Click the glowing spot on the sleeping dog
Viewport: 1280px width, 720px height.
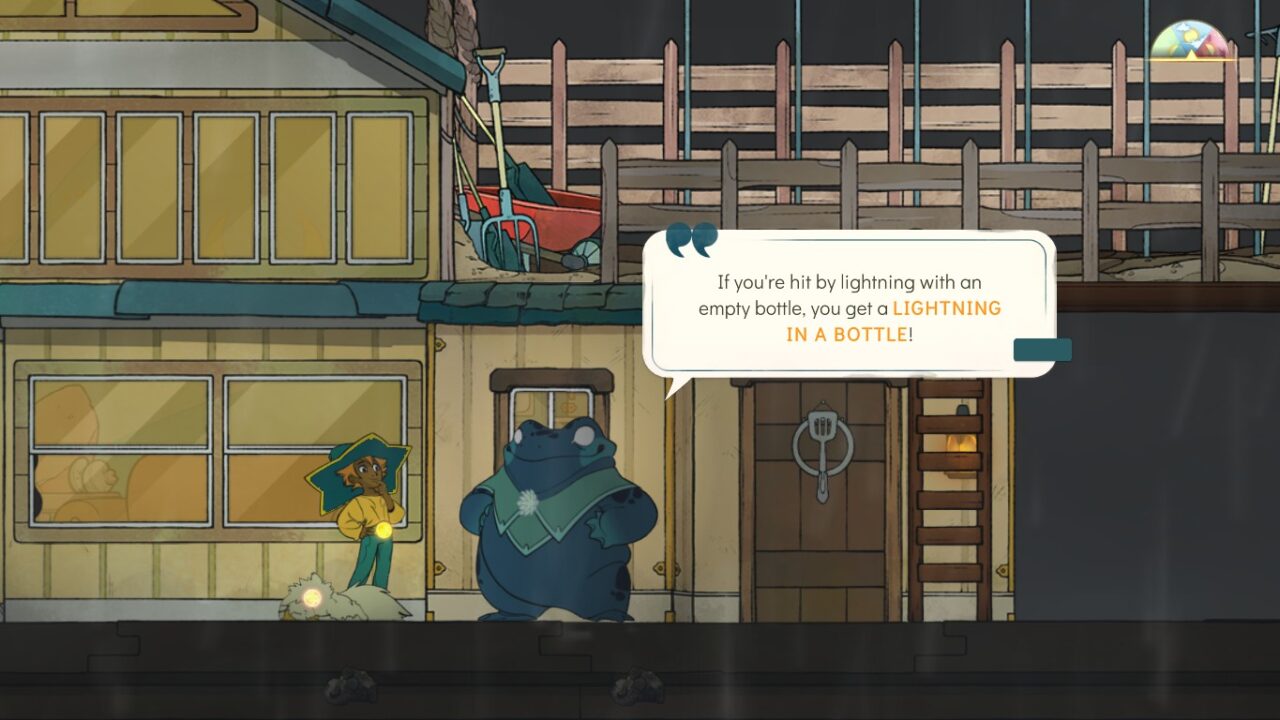click(x=311, y=597)
